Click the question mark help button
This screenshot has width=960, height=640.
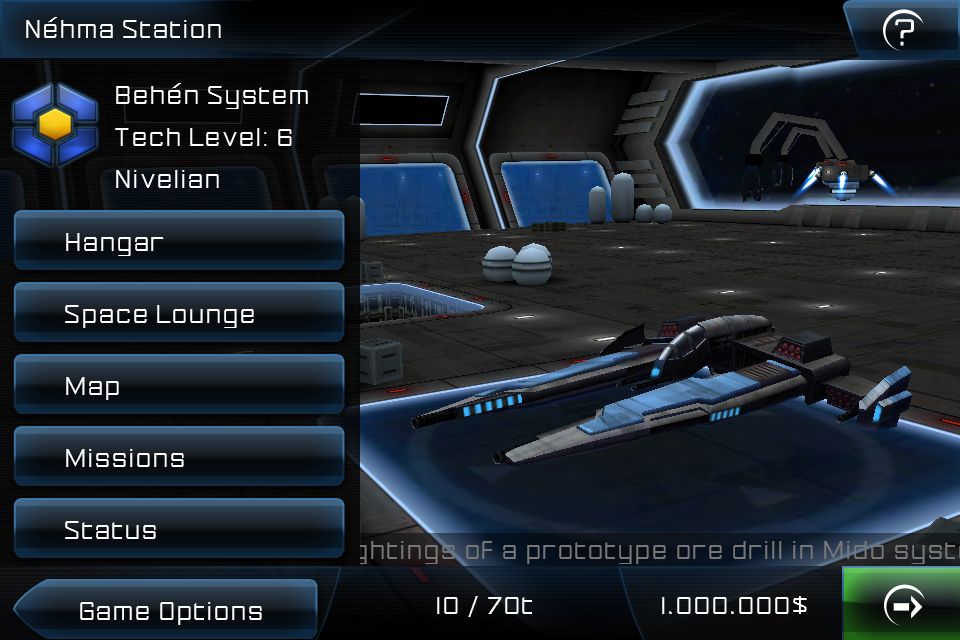[901, 31]
